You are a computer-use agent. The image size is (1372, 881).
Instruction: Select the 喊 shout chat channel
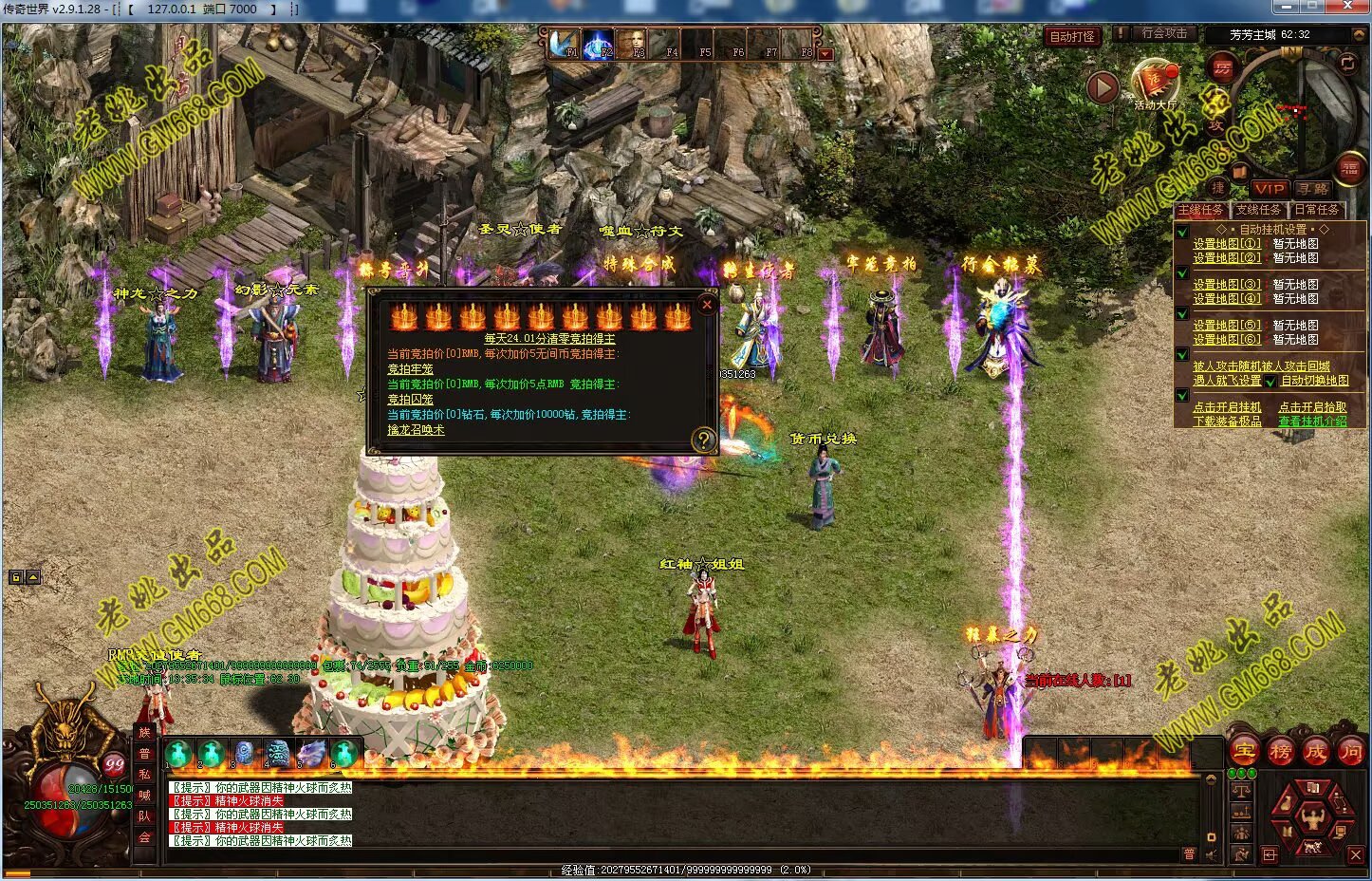click(x=144, y=795)
